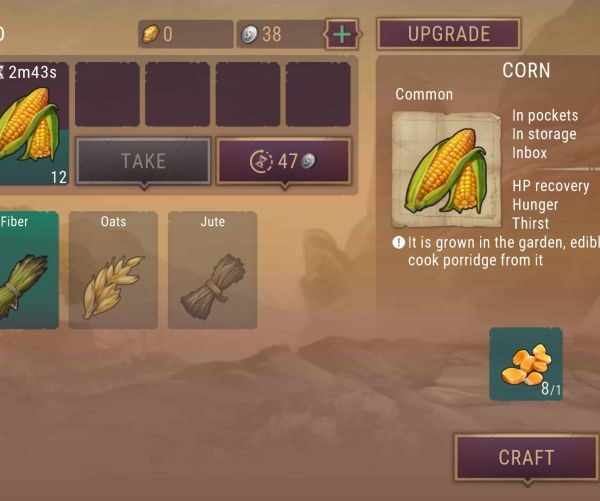Choose the Jute seed tile
The height and width of the screenshot is (501, 600).
click(212, 270)
